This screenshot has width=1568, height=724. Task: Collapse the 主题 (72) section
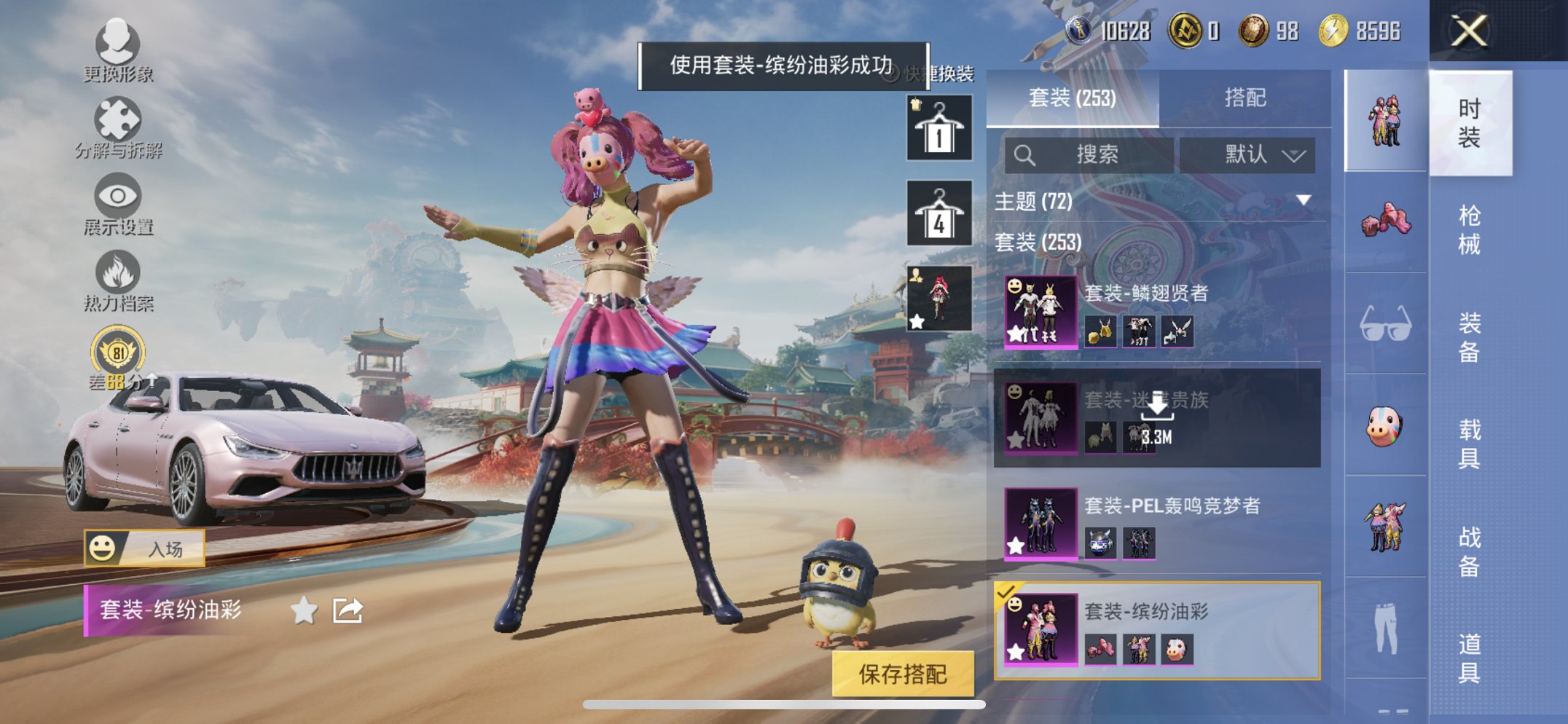click(x=1304, y=202)
